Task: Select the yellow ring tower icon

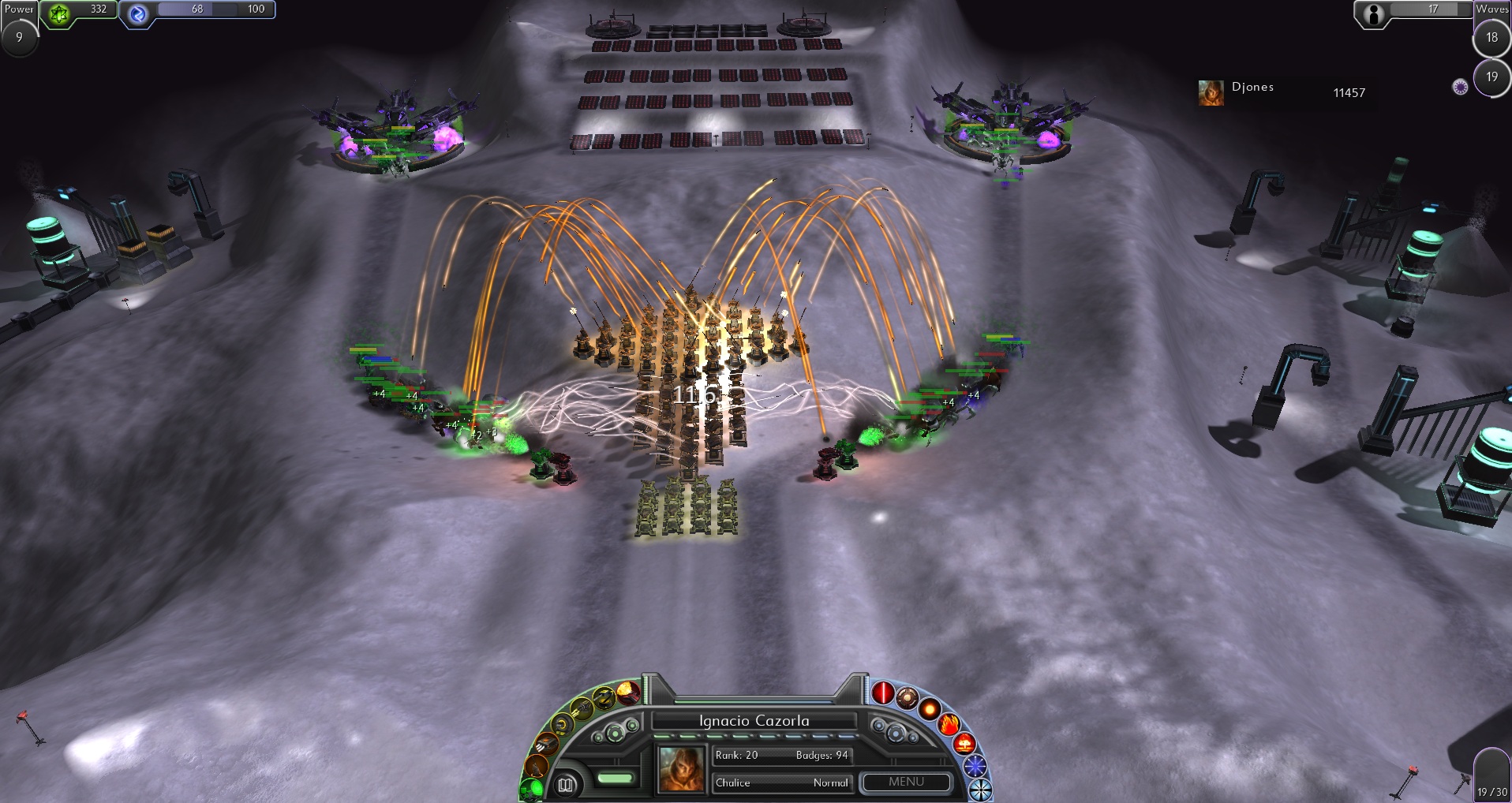Action: tap(562, 724)
